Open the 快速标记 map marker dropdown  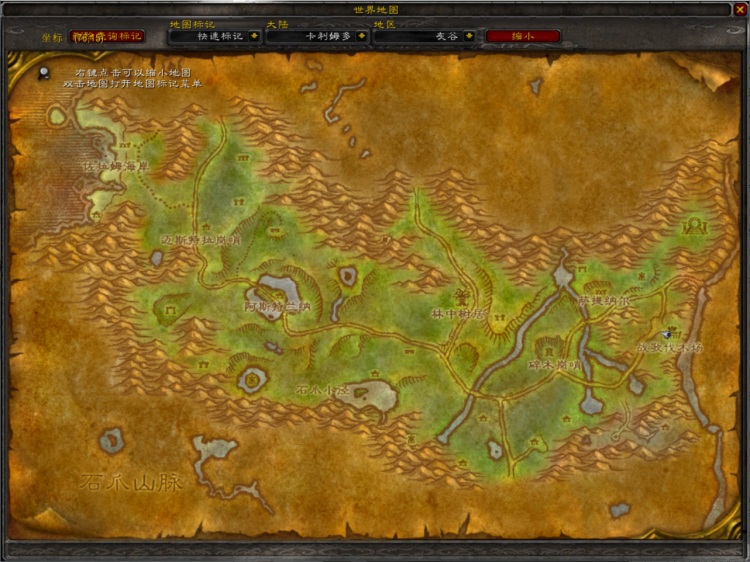(254, 36)
